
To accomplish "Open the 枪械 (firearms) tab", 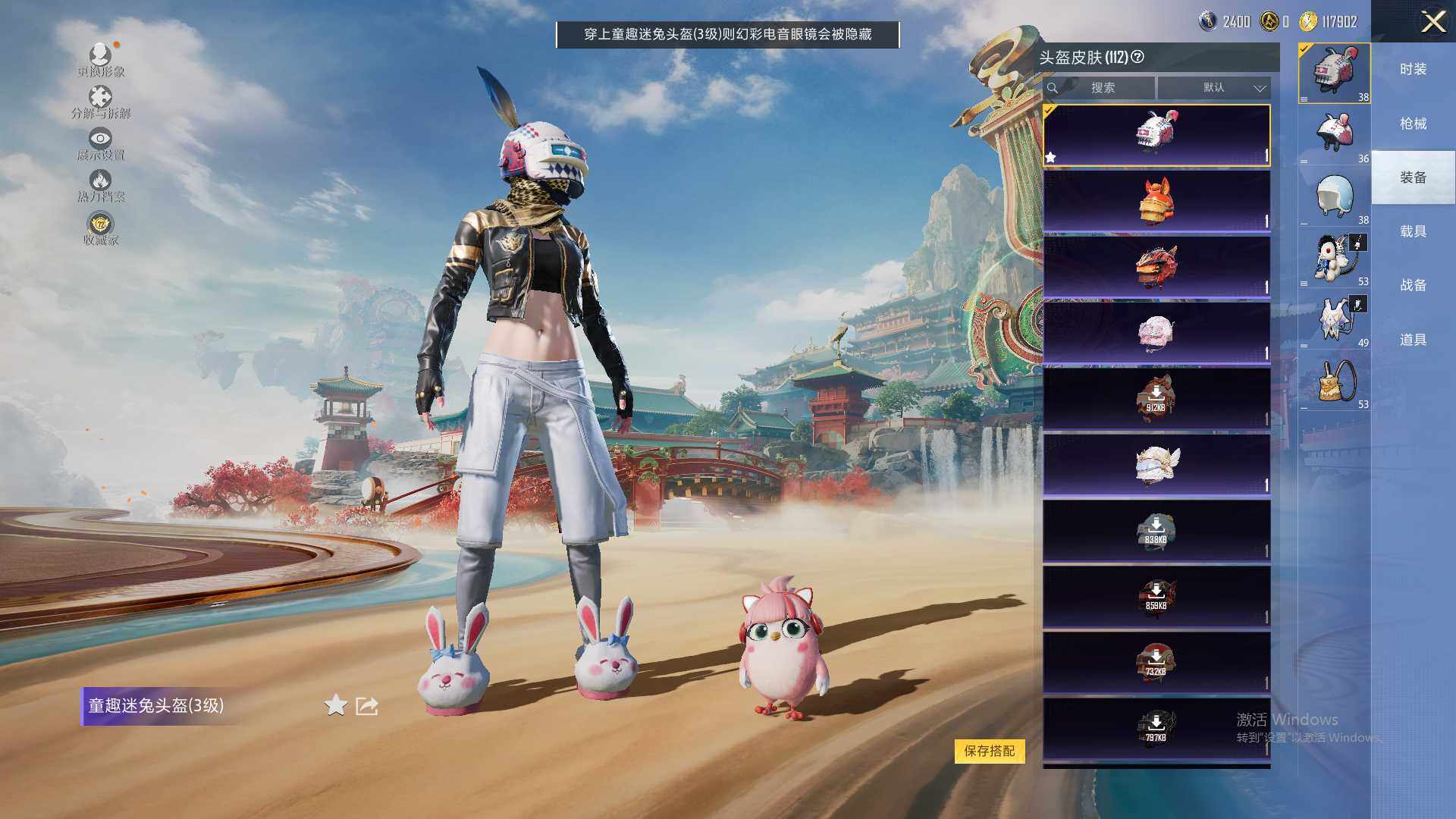I will (x=1413, y=124).
